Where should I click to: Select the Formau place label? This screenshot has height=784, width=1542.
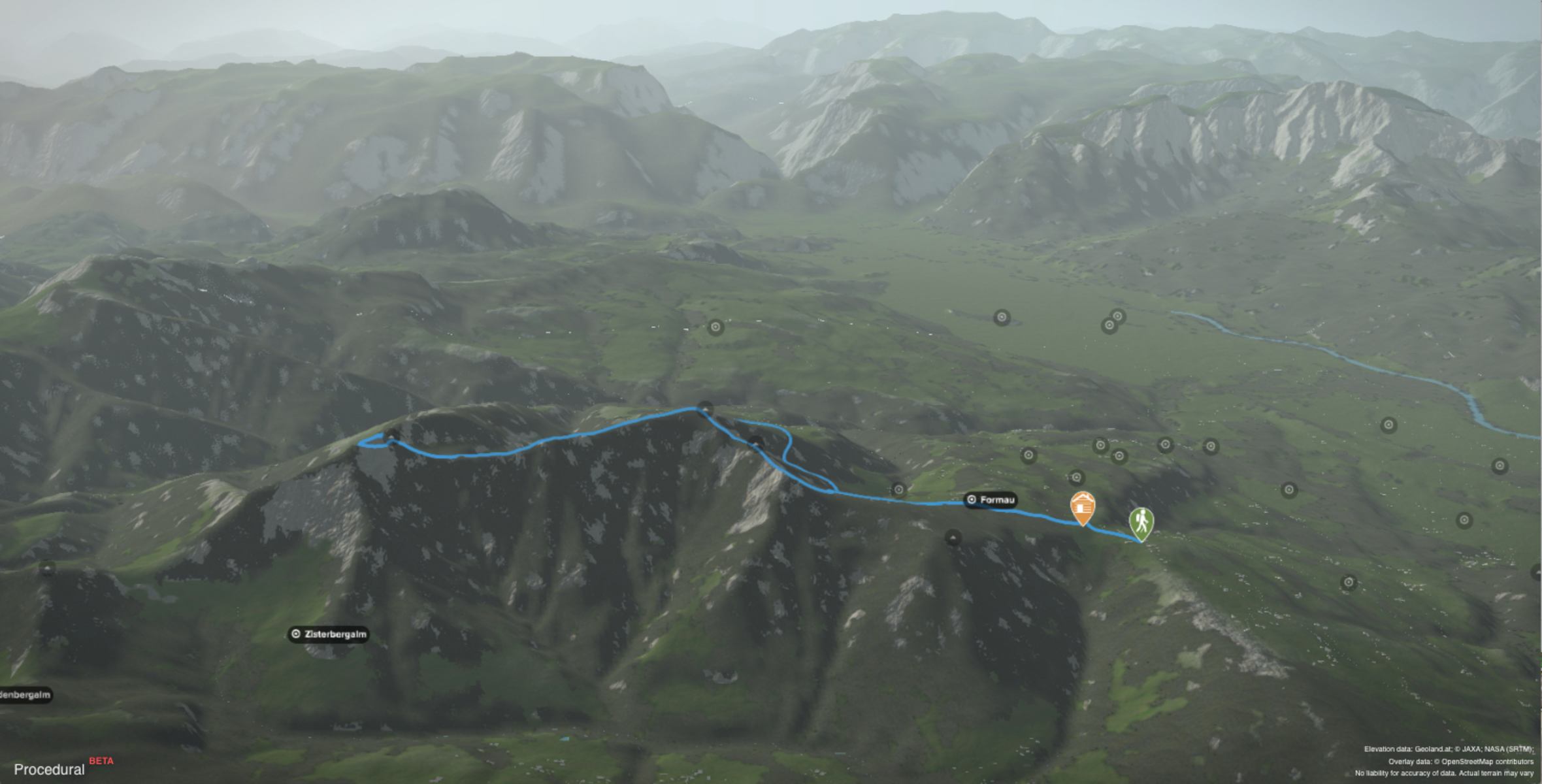click(x=991, y=500)
